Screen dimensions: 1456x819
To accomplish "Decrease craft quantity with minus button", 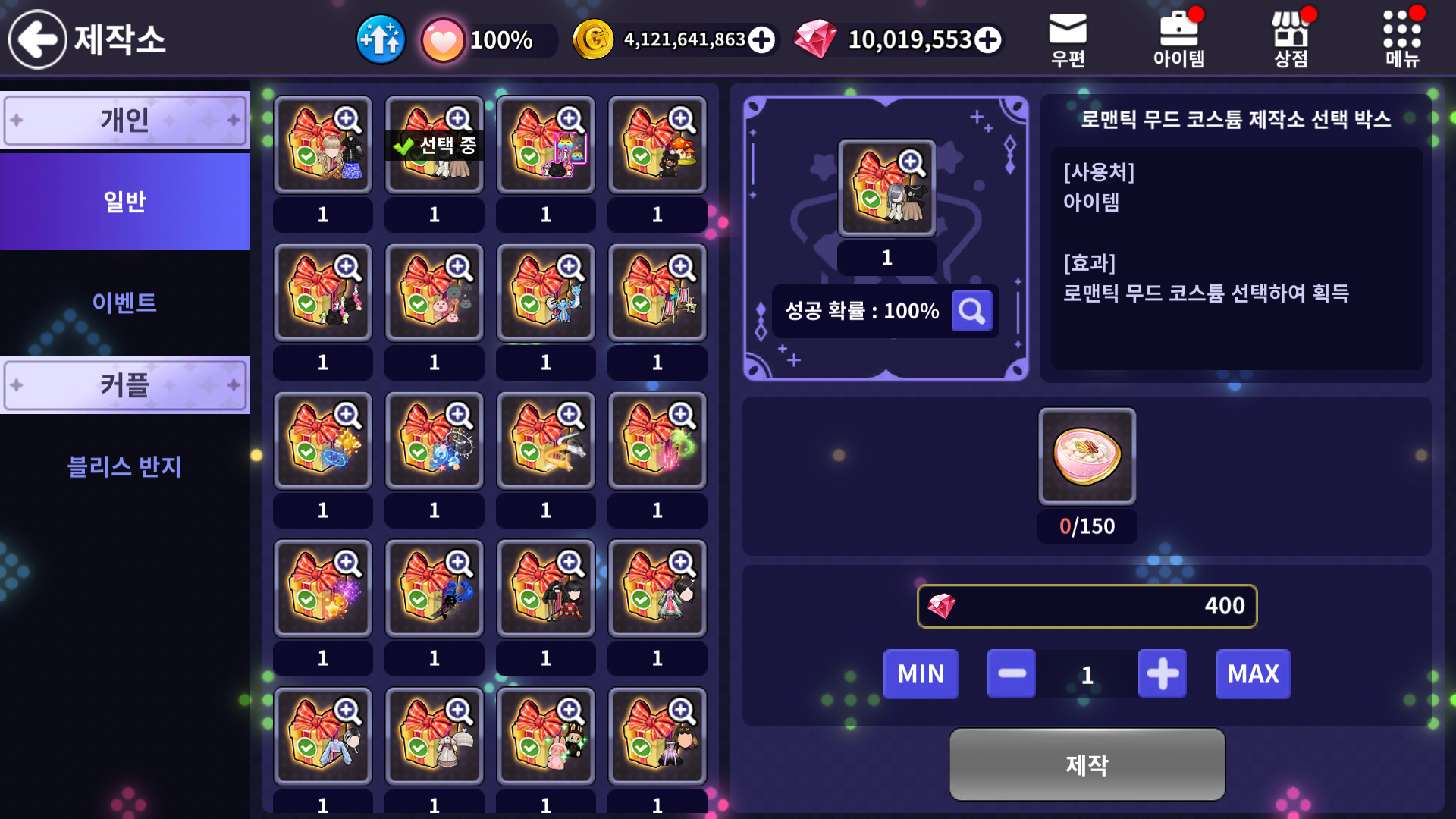I will click(1012, 673).
